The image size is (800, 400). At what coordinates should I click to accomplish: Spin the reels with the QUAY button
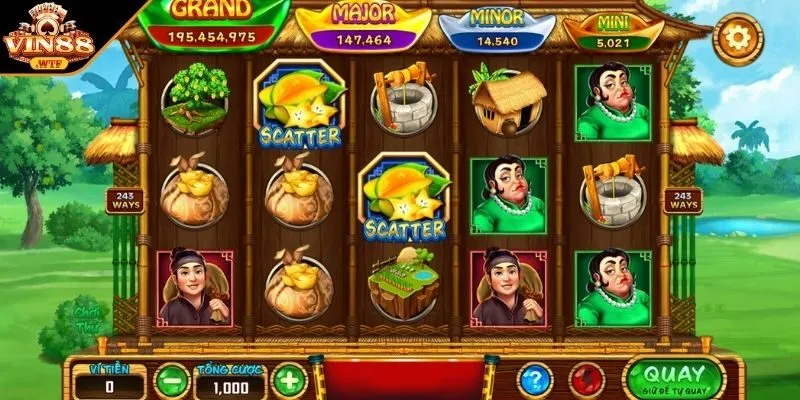672,378
